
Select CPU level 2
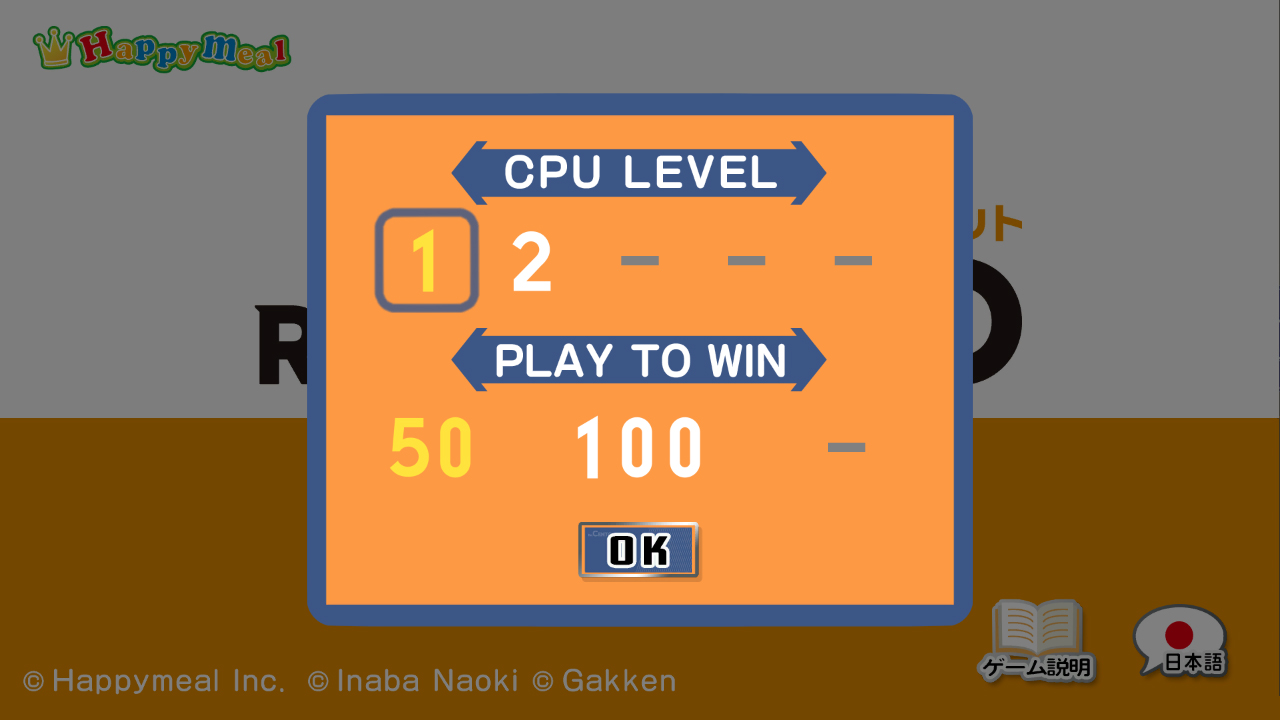click(530, 259)
